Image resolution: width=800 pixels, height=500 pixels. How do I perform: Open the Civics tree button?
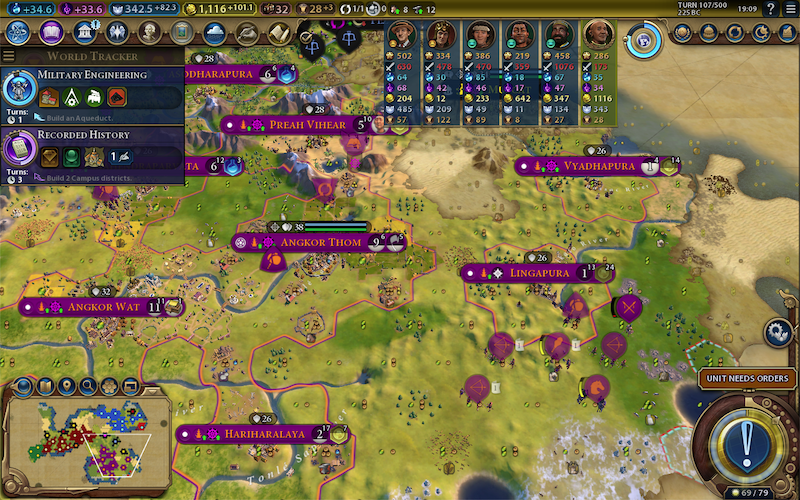coord(51,32)
